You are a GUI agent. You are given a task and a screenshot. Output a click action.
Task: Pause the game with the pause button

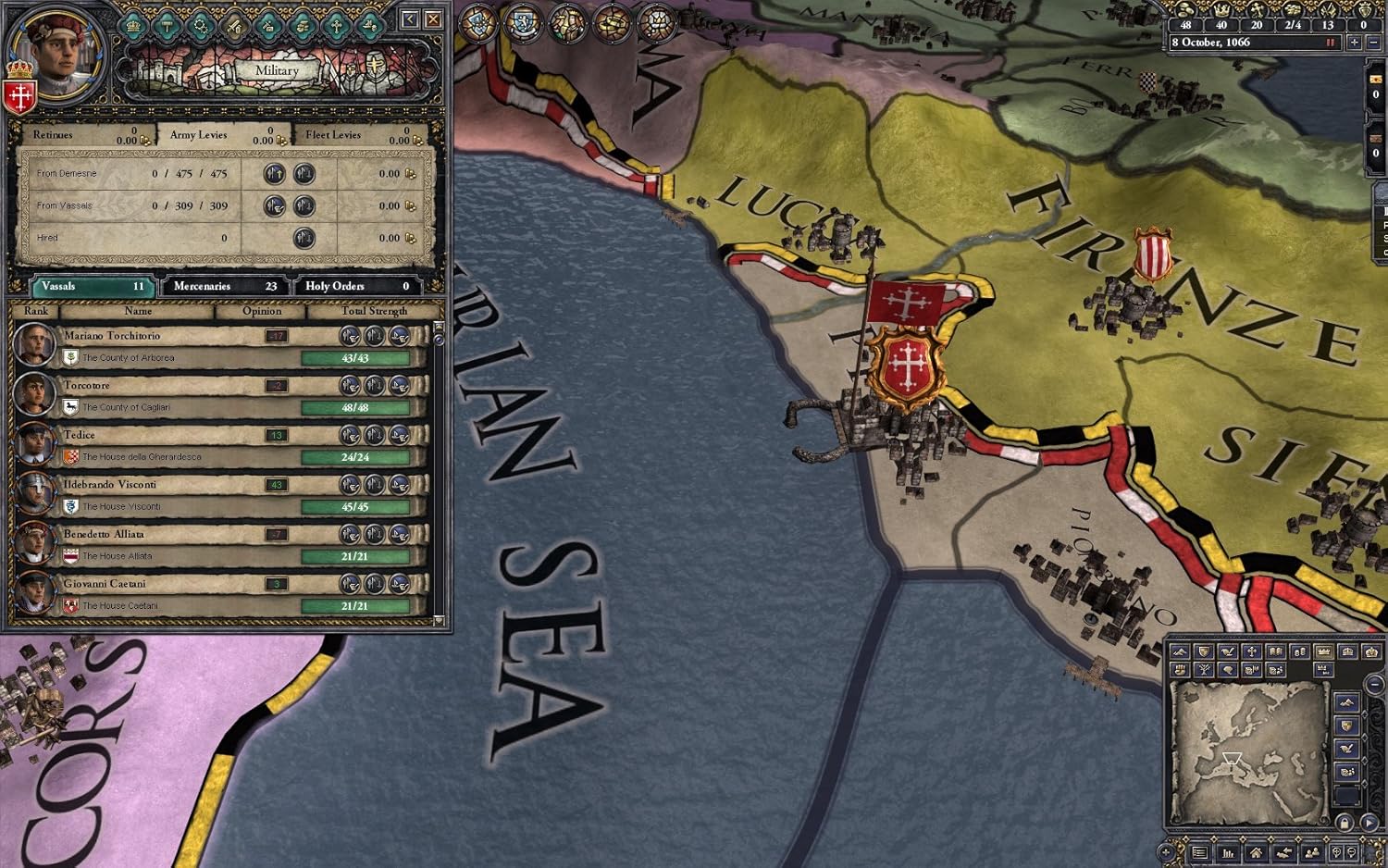[x=1331, y=43]
